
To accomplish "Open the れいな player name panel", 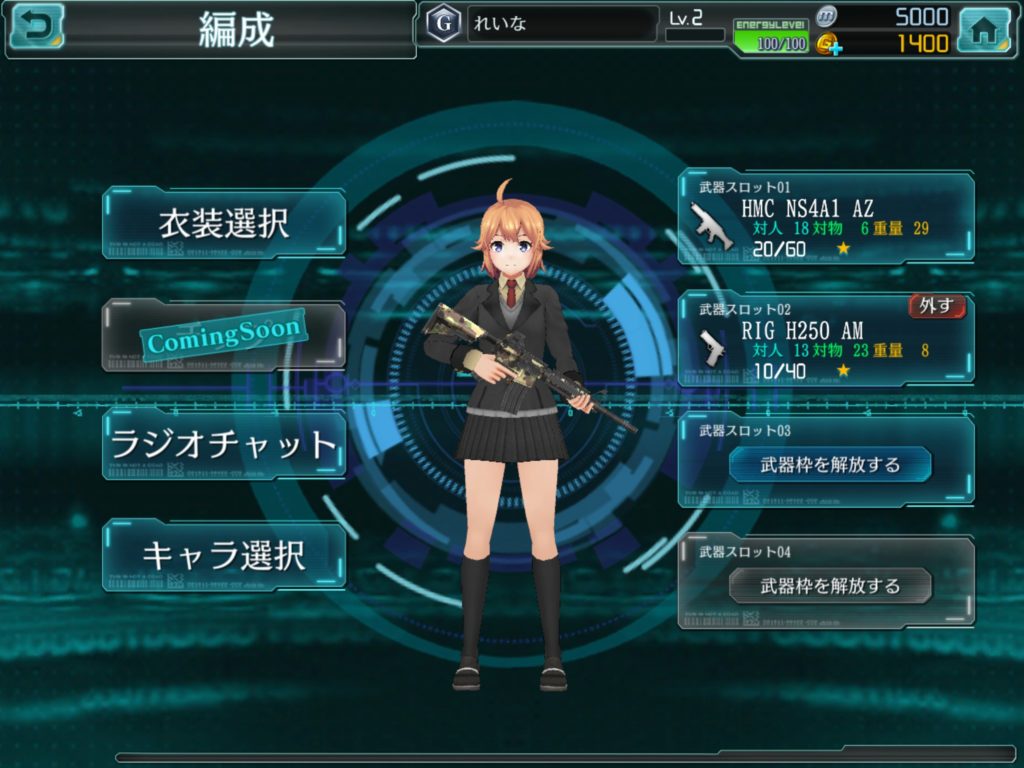I will [x=562, y=24].
